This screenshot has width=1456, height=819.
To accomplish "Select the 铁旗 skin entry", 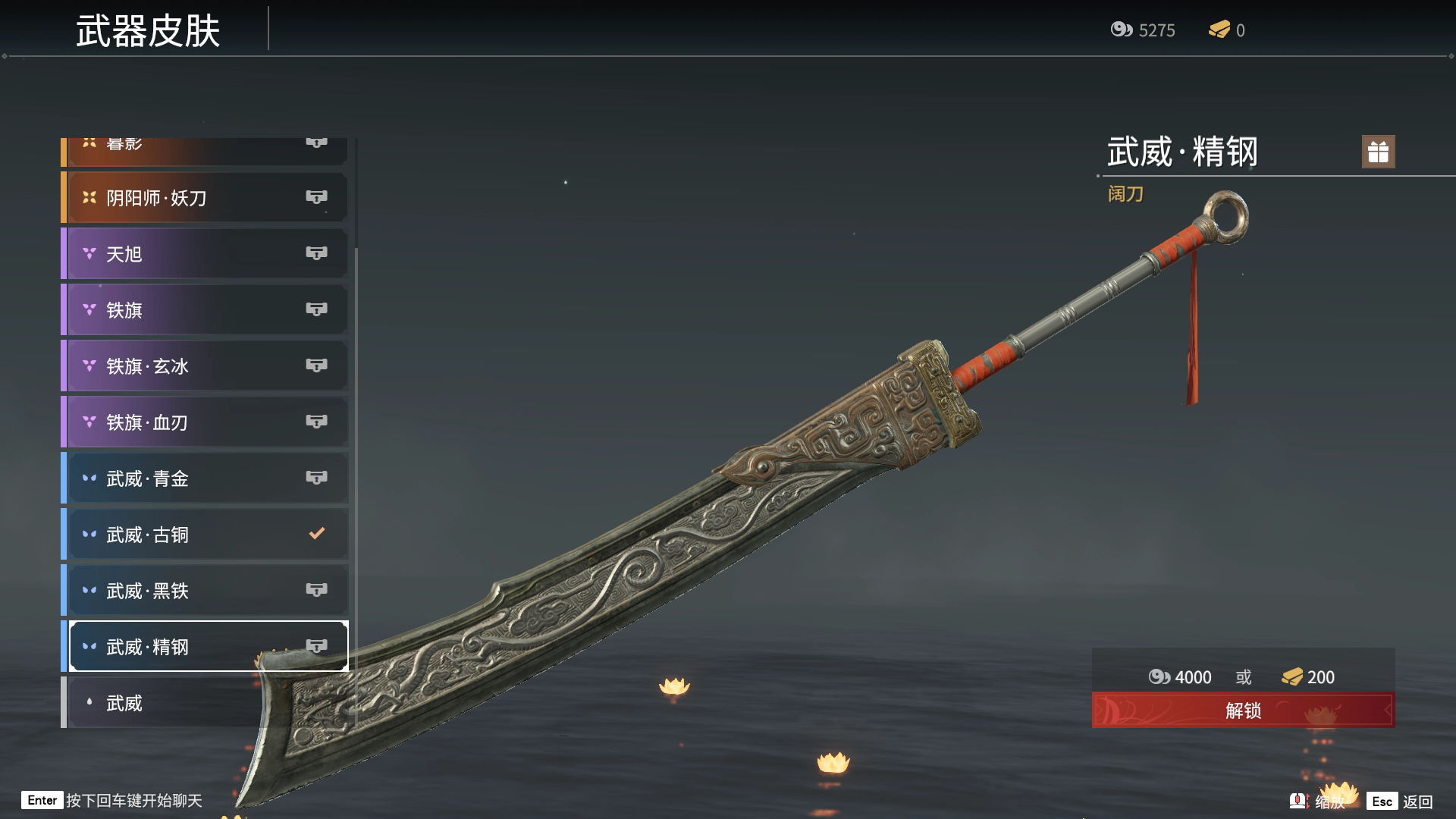I will 205,310.
